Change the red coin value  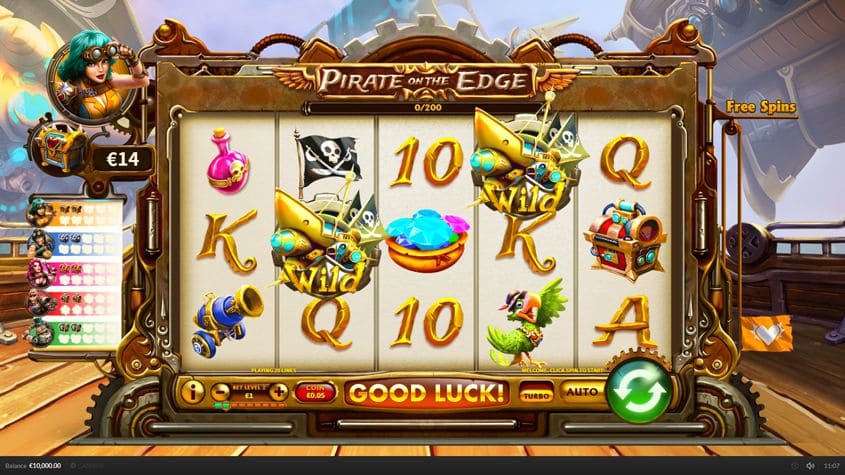coord(314,393)
